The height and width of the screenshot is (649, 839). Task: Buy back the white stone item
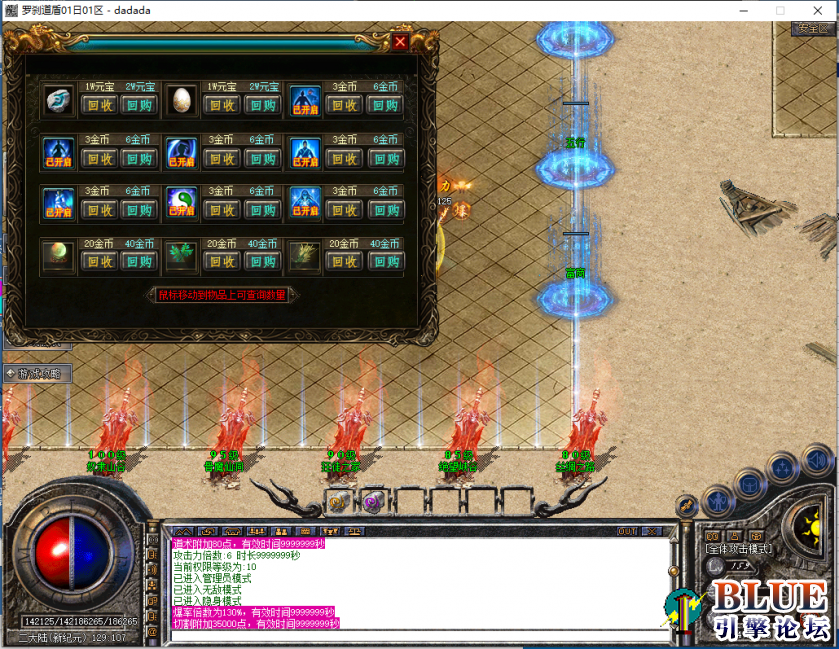coord(139,105)
